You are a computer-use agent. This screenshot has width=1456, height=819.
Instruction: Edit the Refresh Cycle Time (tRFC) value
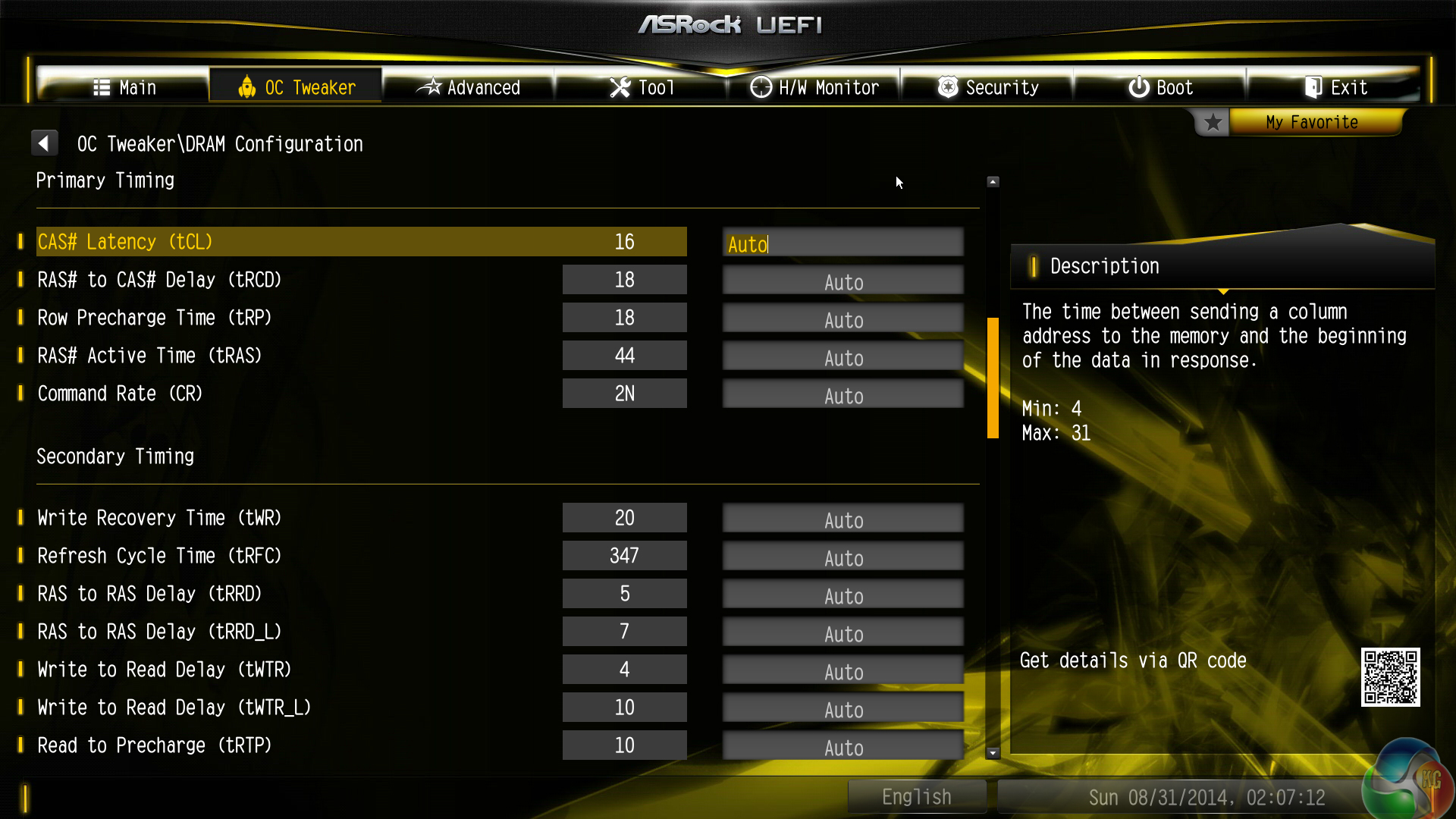tap(843, 557)
